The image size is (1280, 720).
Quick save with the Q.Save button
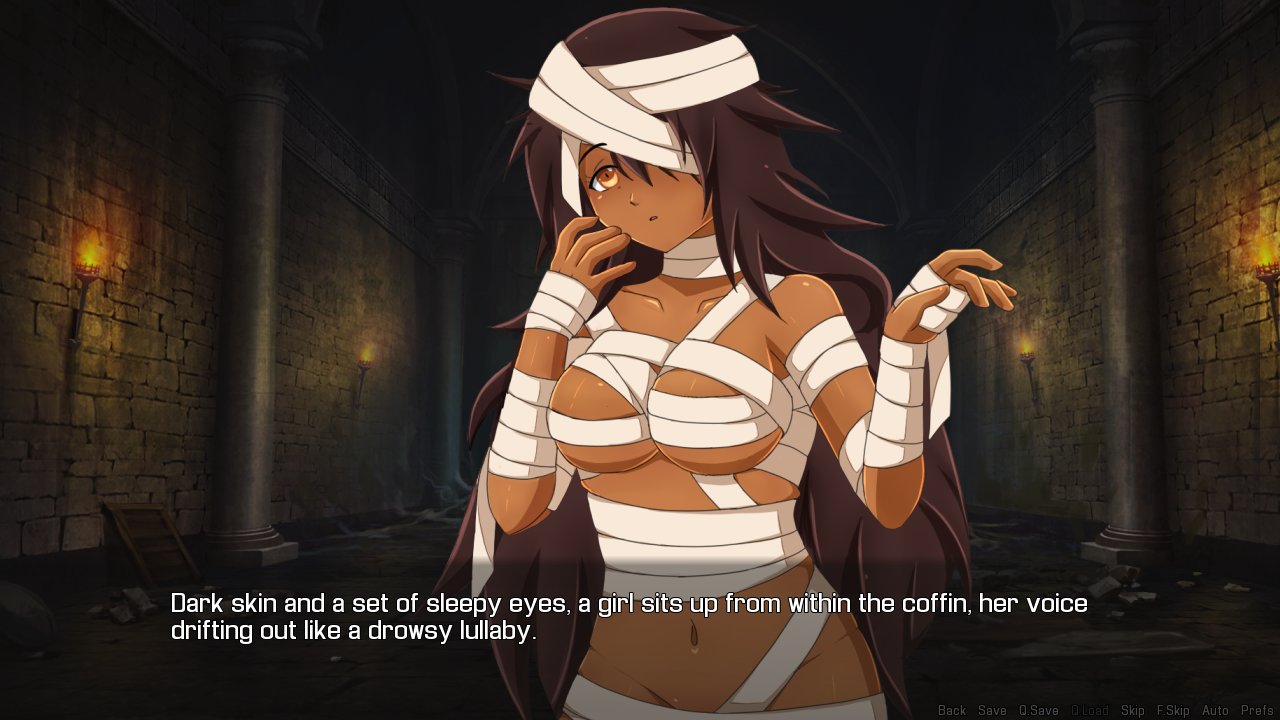click(x=1038, y=711)
